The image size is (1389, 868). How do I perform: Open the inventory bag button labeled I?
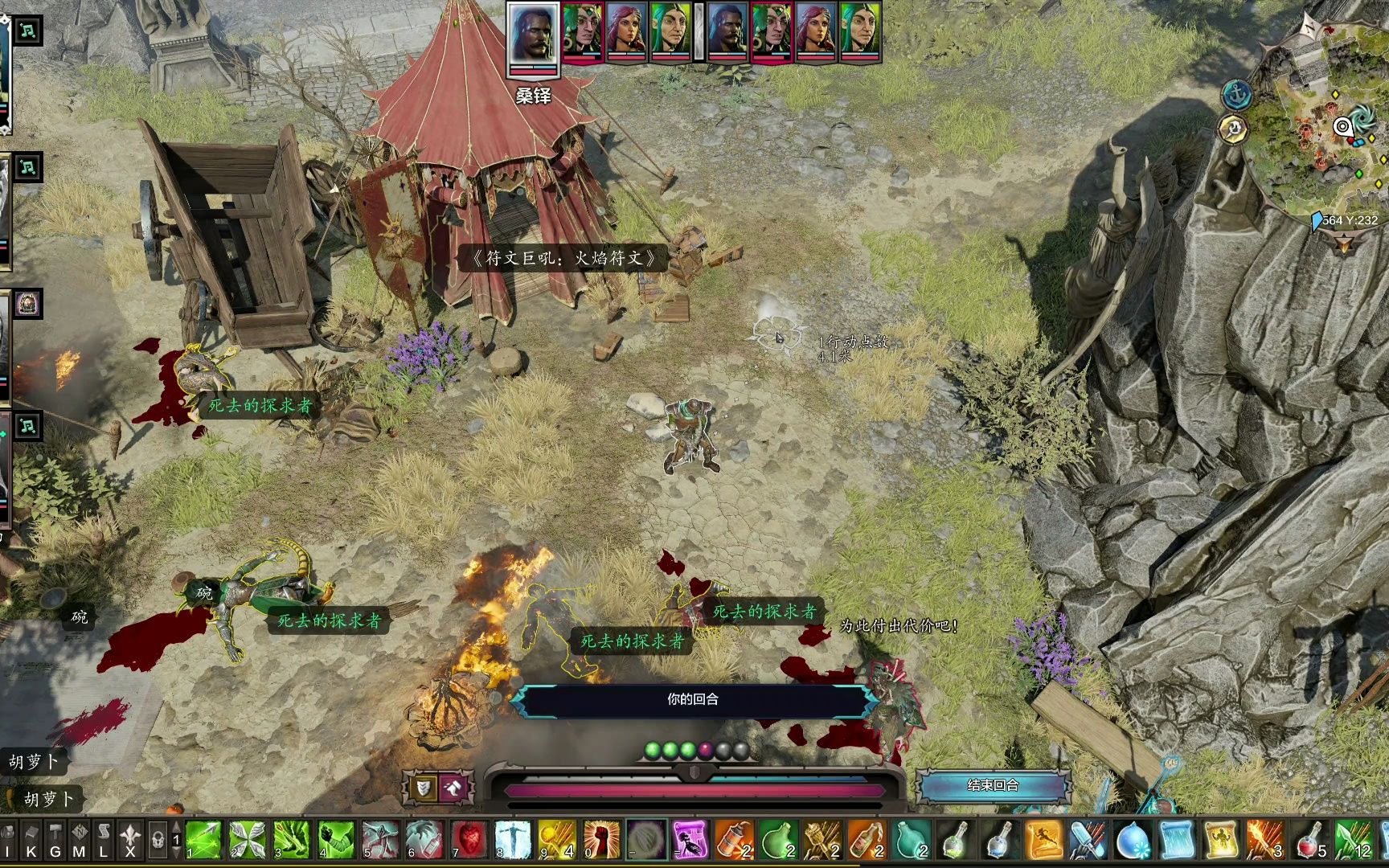9,840
